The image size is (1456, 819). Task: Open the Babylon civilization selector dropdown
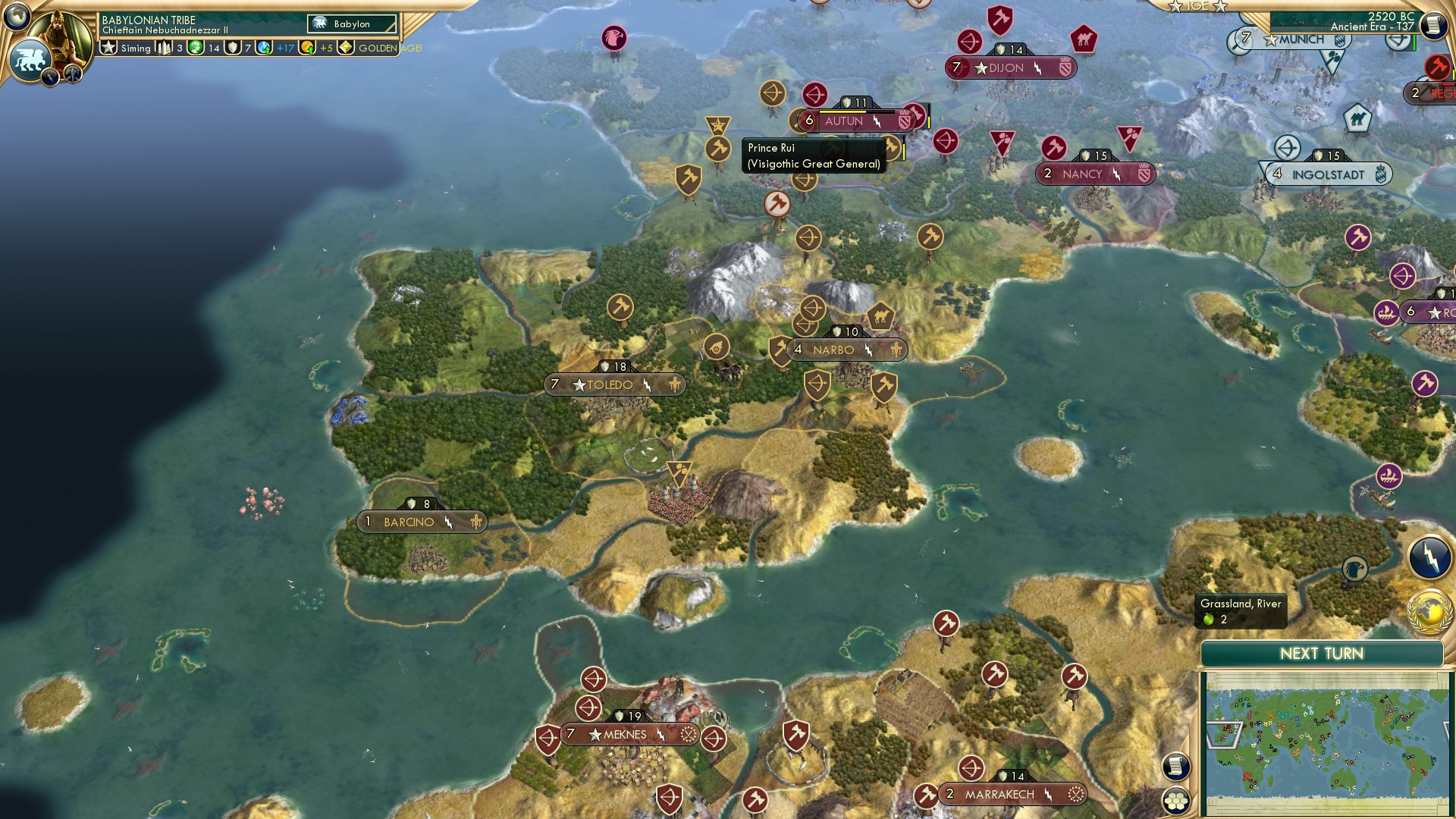350,24
